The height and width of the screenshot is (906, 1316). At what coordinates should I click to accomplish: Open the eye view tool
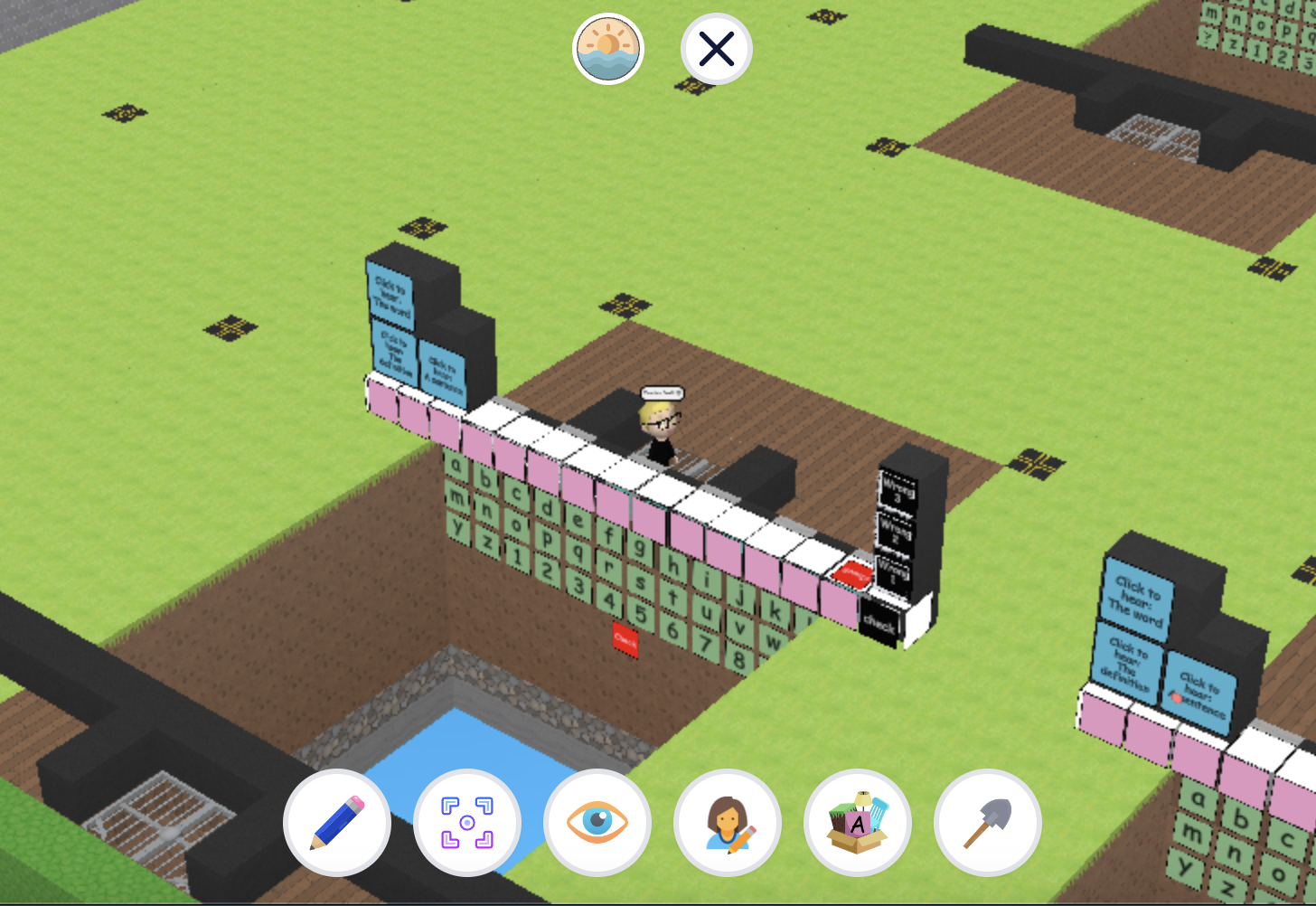coord(597,822)
